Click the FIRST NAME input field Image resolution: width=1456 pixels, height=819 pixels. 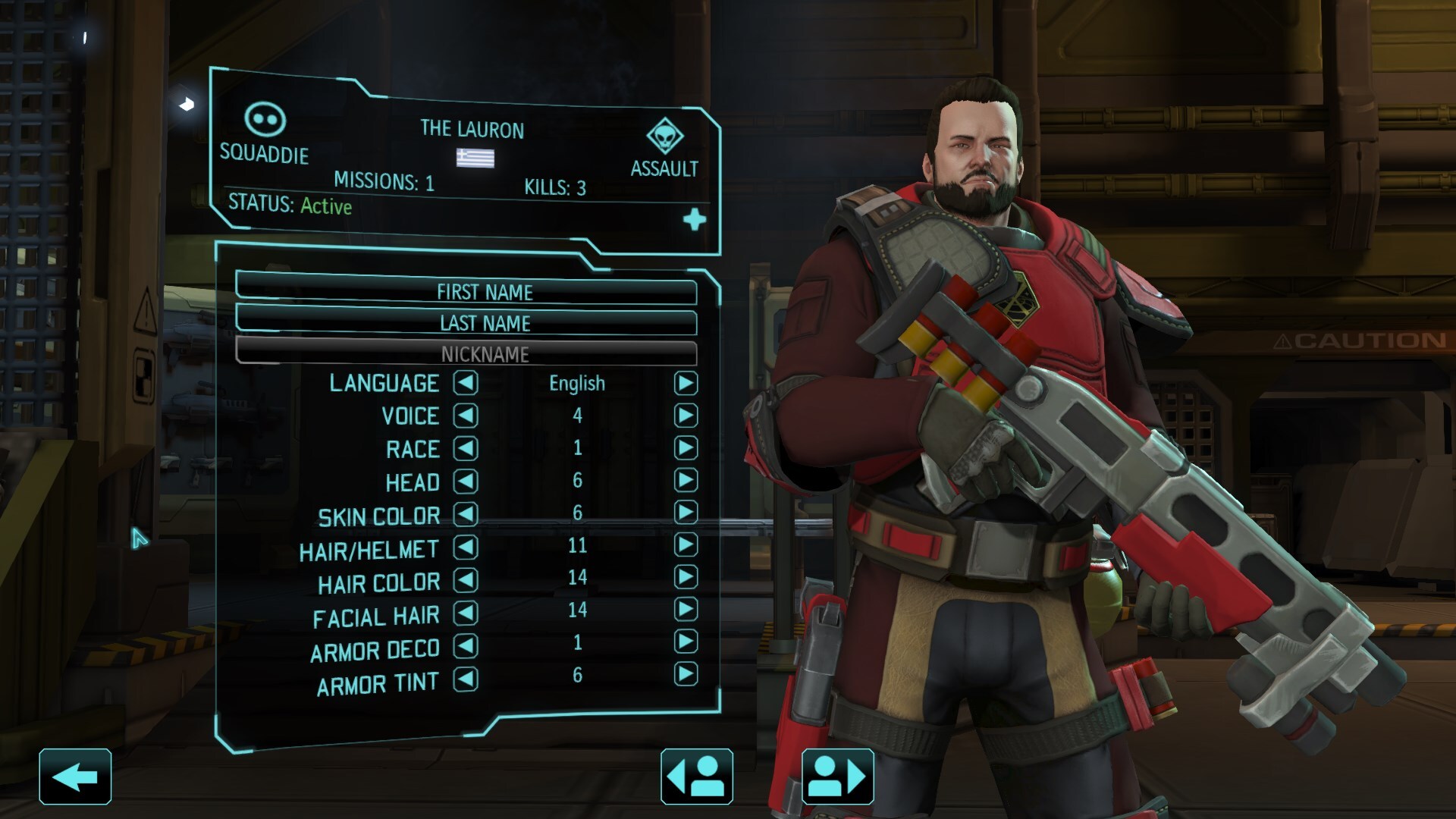coord(485,293)
